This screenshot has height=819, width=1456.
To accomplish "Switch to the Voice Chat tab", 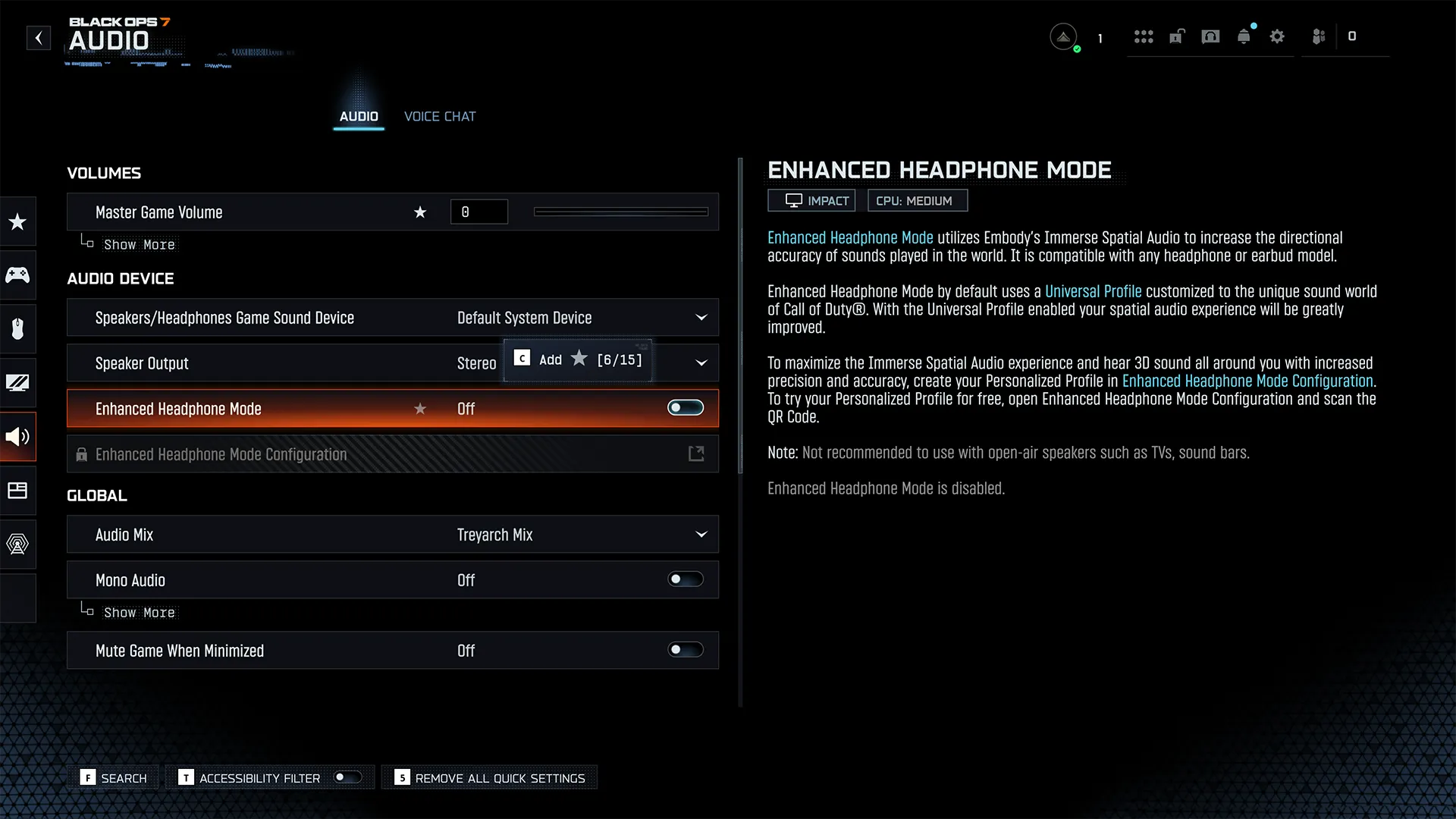I will pos(440,116).
